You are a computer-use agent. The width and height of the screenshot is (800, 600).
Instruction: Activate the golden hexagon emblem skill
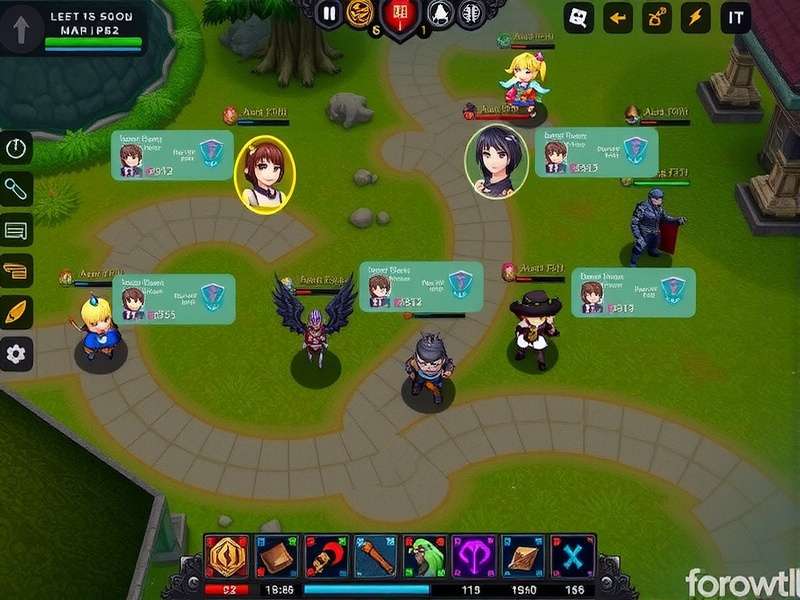tap(225, 556)
